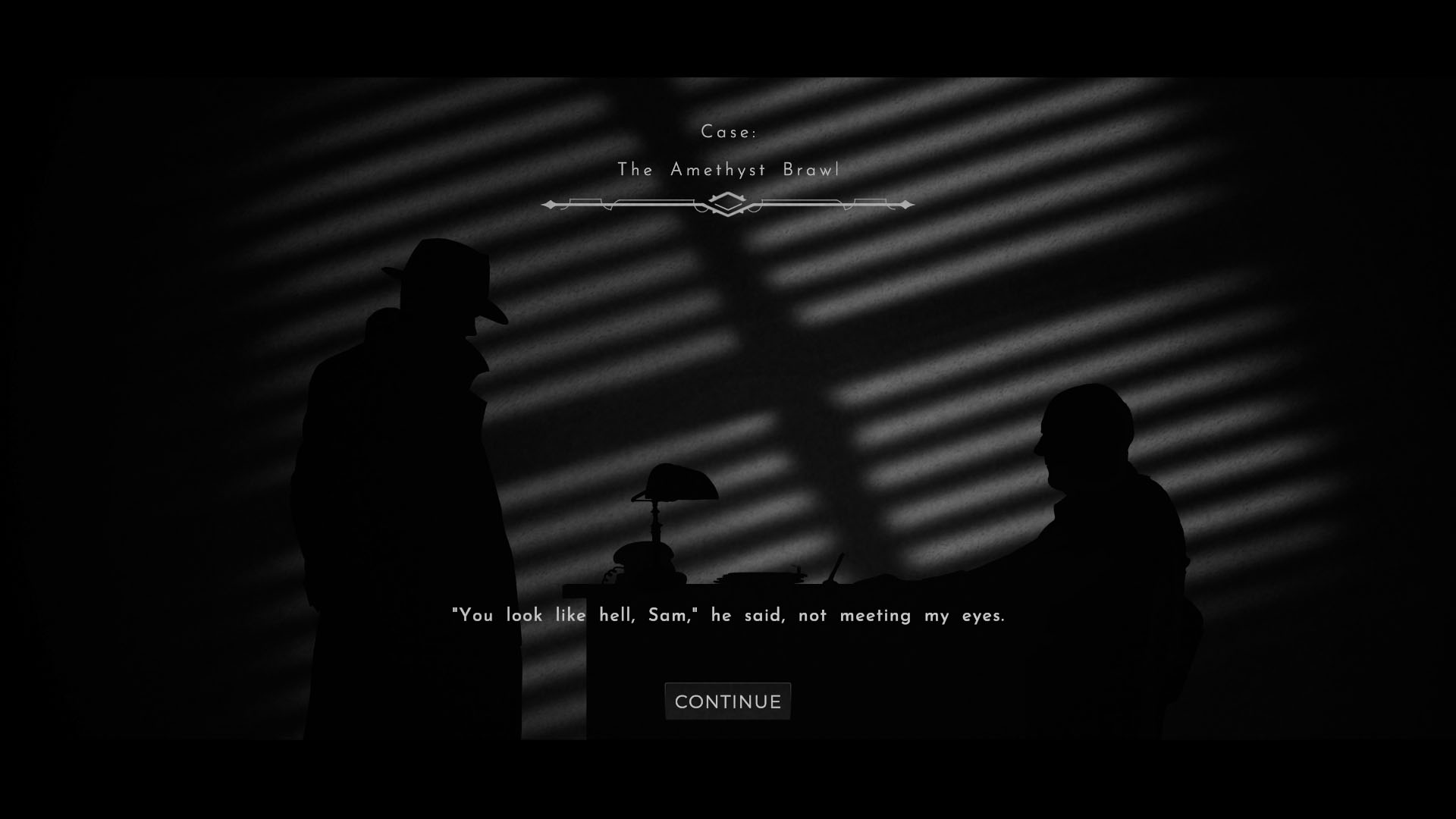The image size is (1456, 819).
Task: Click the quote mark starting the dialogue
Action: coord(456,613)
